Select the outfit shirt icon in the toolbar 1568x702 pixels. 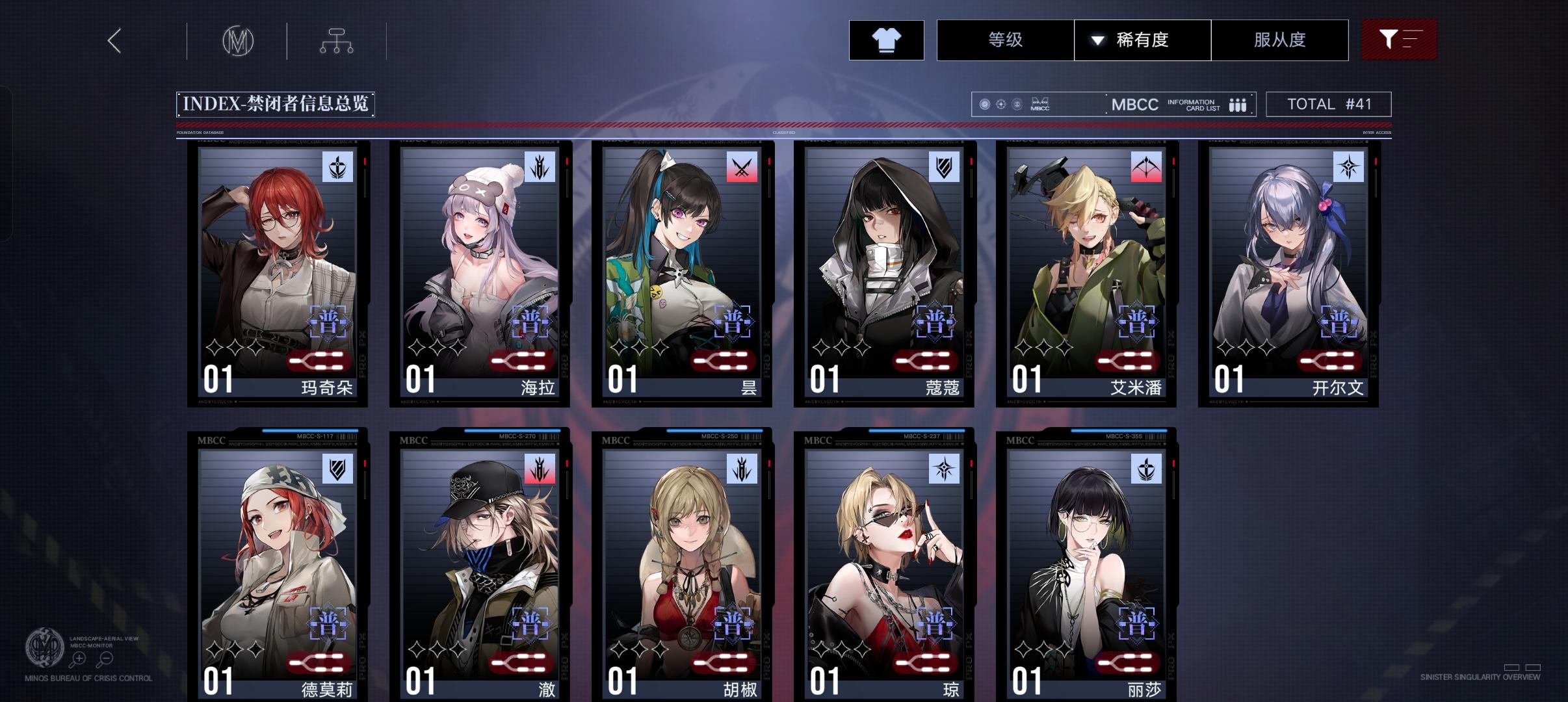point(887,40)
